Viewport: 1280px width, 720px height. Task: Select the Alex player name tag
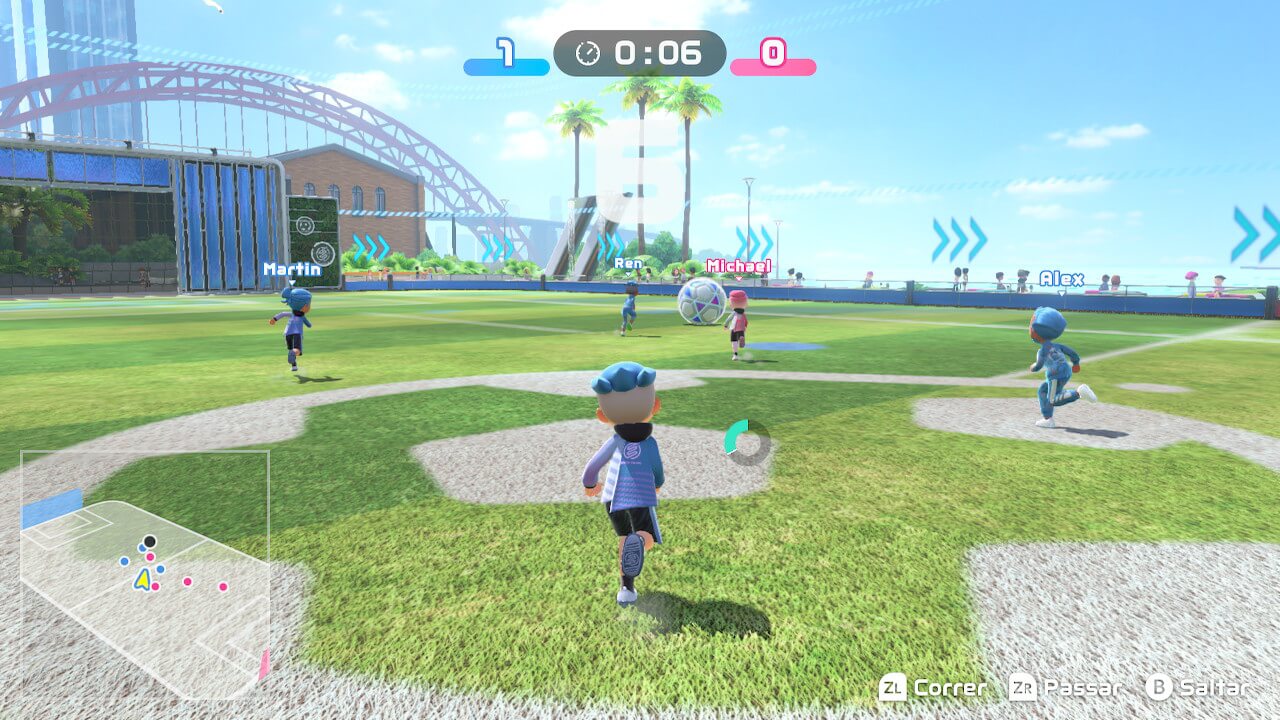(x=1061, y=279)
